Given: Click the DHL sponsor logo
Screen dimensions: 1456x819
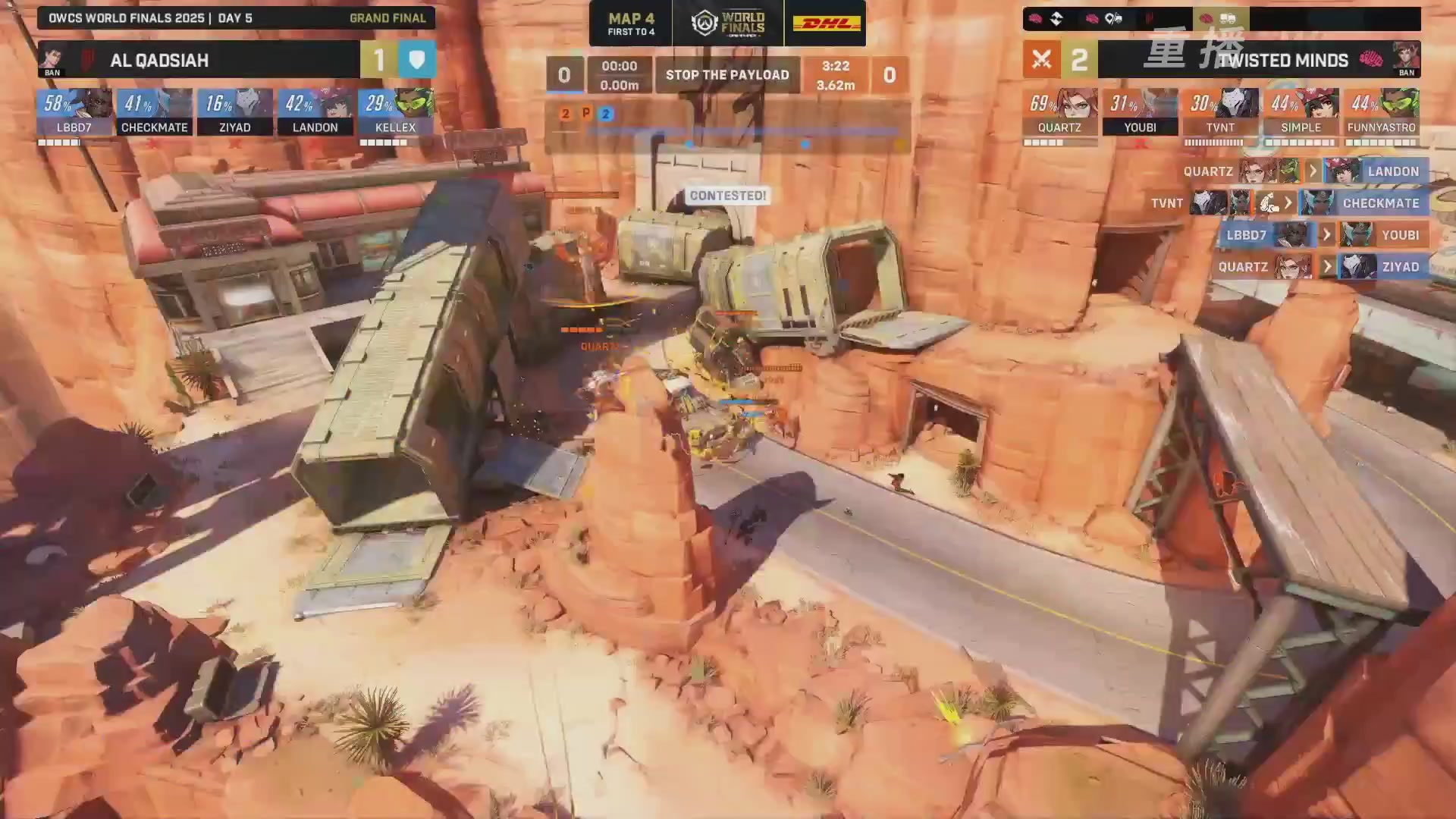Looking at the screenshot, I should [x=826, y=24].
